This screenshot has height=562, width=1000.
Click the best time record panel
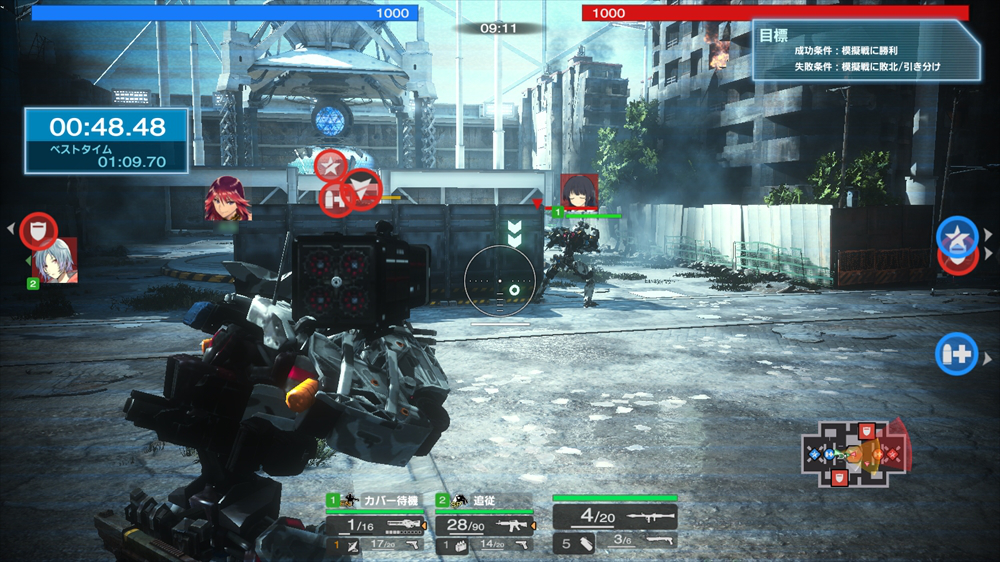[107, 141]
